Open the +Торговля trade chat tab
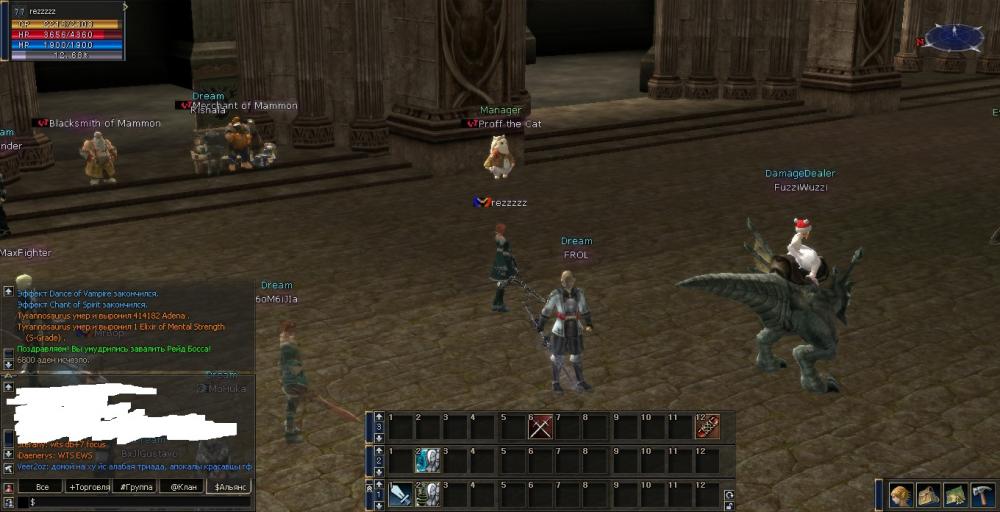Viewport: 1000px width, 512px height. [x=88, y=487]
